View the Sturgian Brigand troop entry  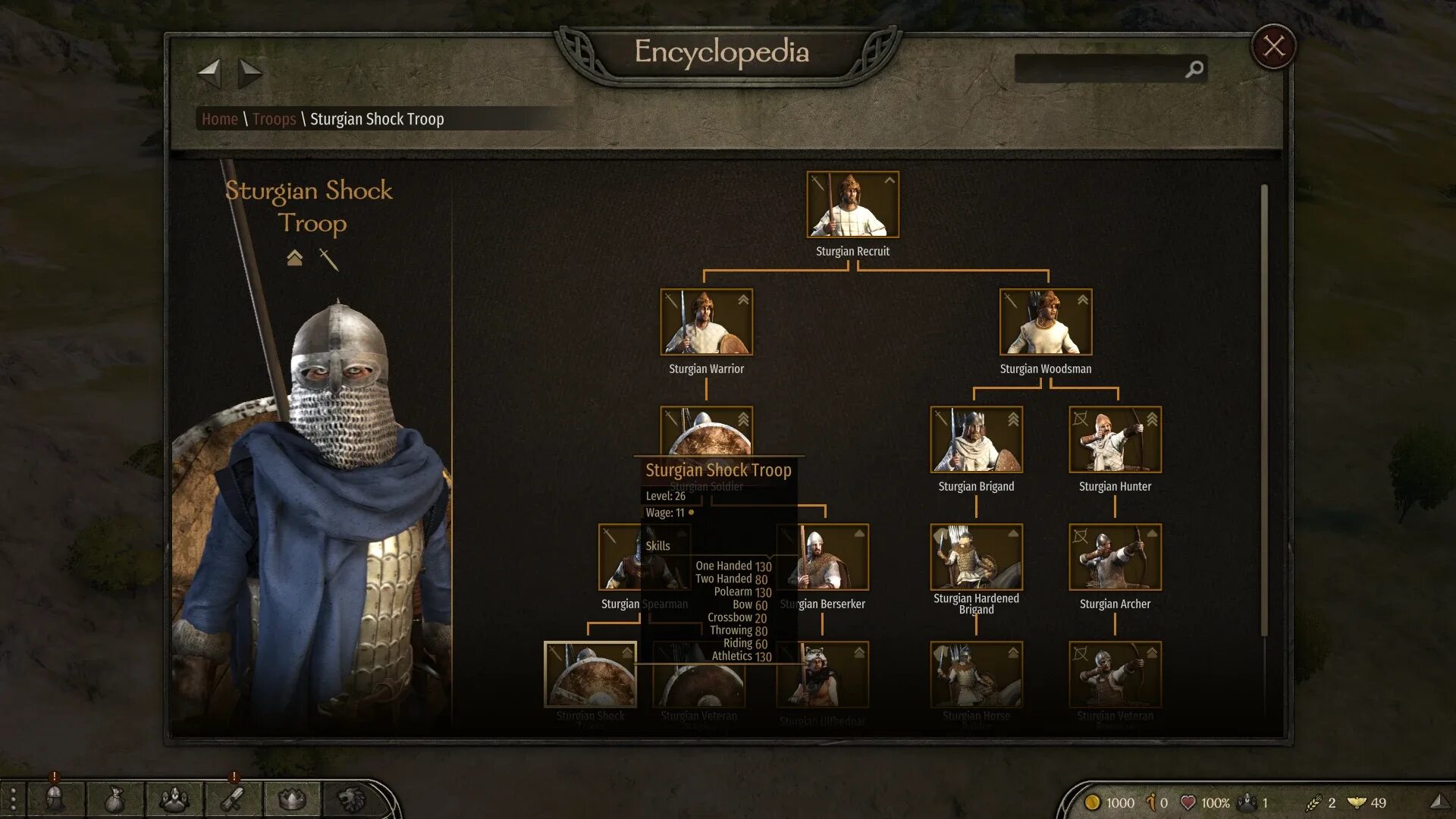pyautogui.click(x=976, y=440)
